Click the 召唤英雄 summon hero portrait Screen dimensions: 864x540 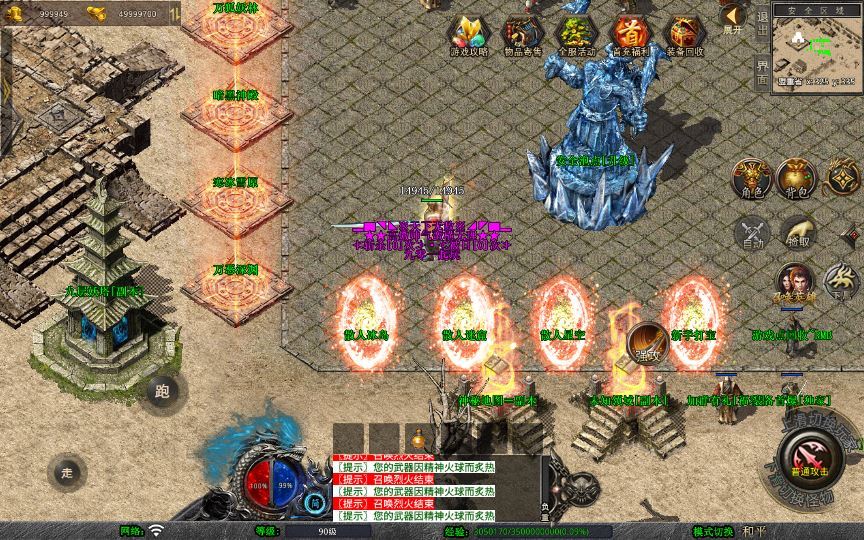795,282
